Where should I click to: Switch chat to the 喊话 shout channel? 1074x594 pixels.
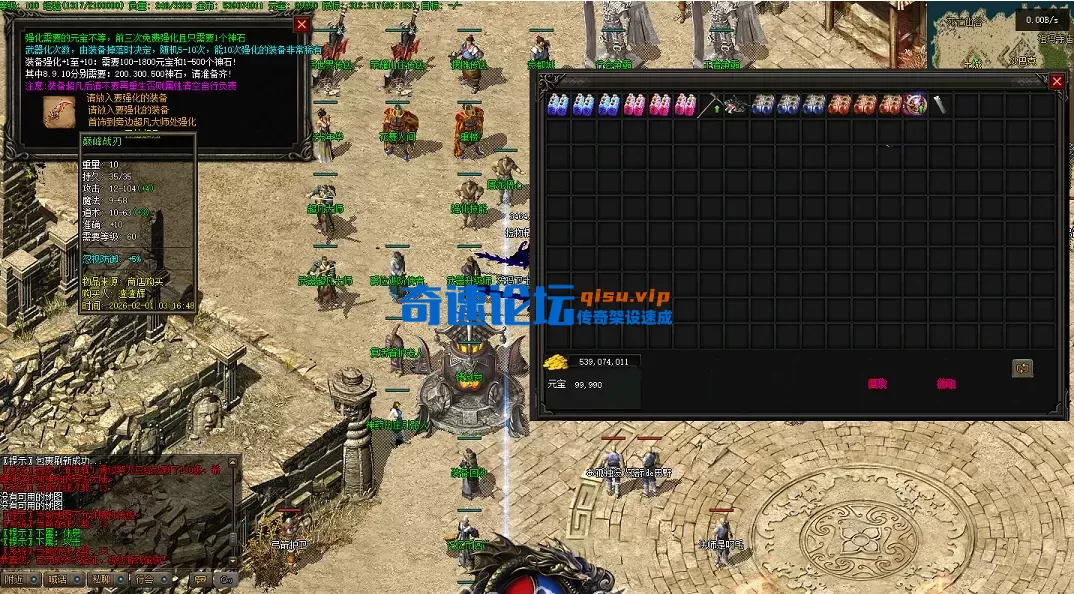click(x=57, y=579)
